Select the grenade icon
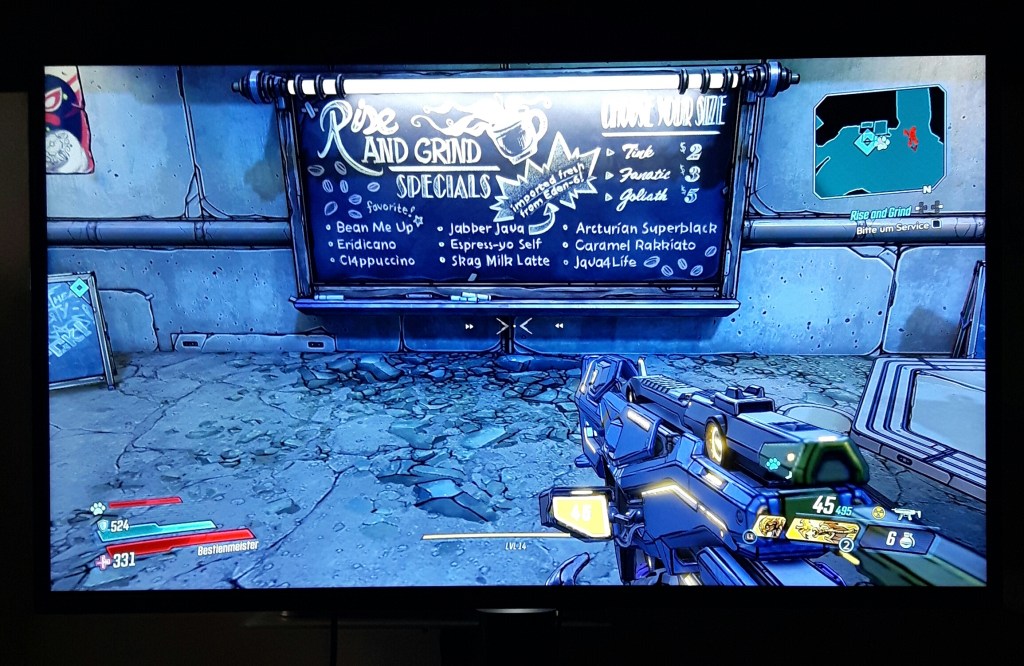Image resolution: width=1024 pixels, height=666 pixels. click(907, 539)
